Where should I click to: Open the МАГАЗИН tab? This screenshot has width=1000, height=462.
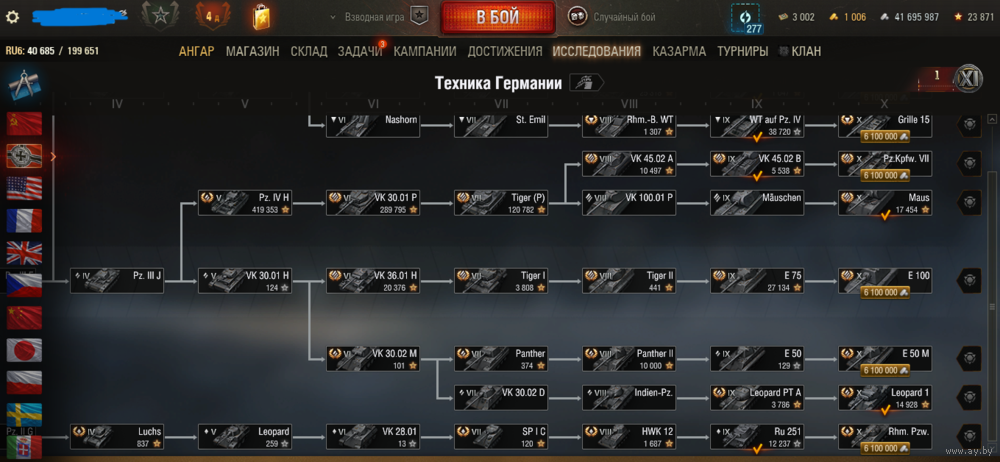252,52
